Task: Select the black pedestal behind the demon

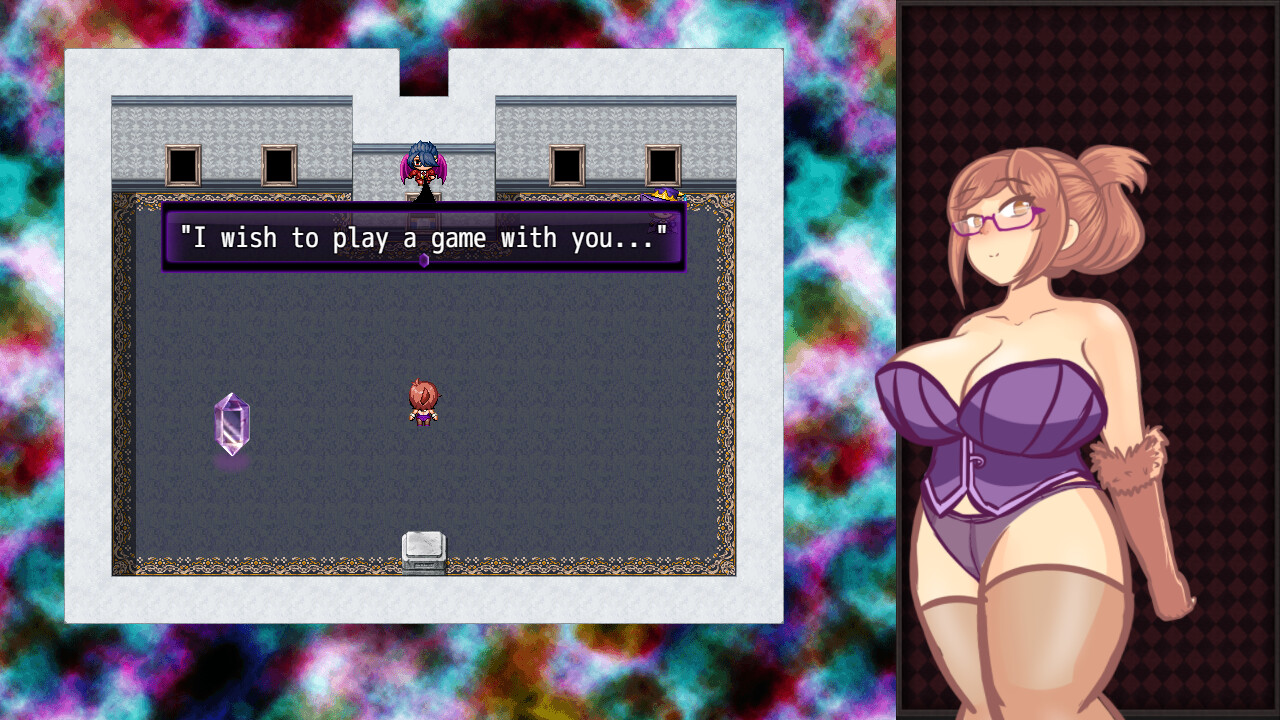Action: tap(422, 199)
